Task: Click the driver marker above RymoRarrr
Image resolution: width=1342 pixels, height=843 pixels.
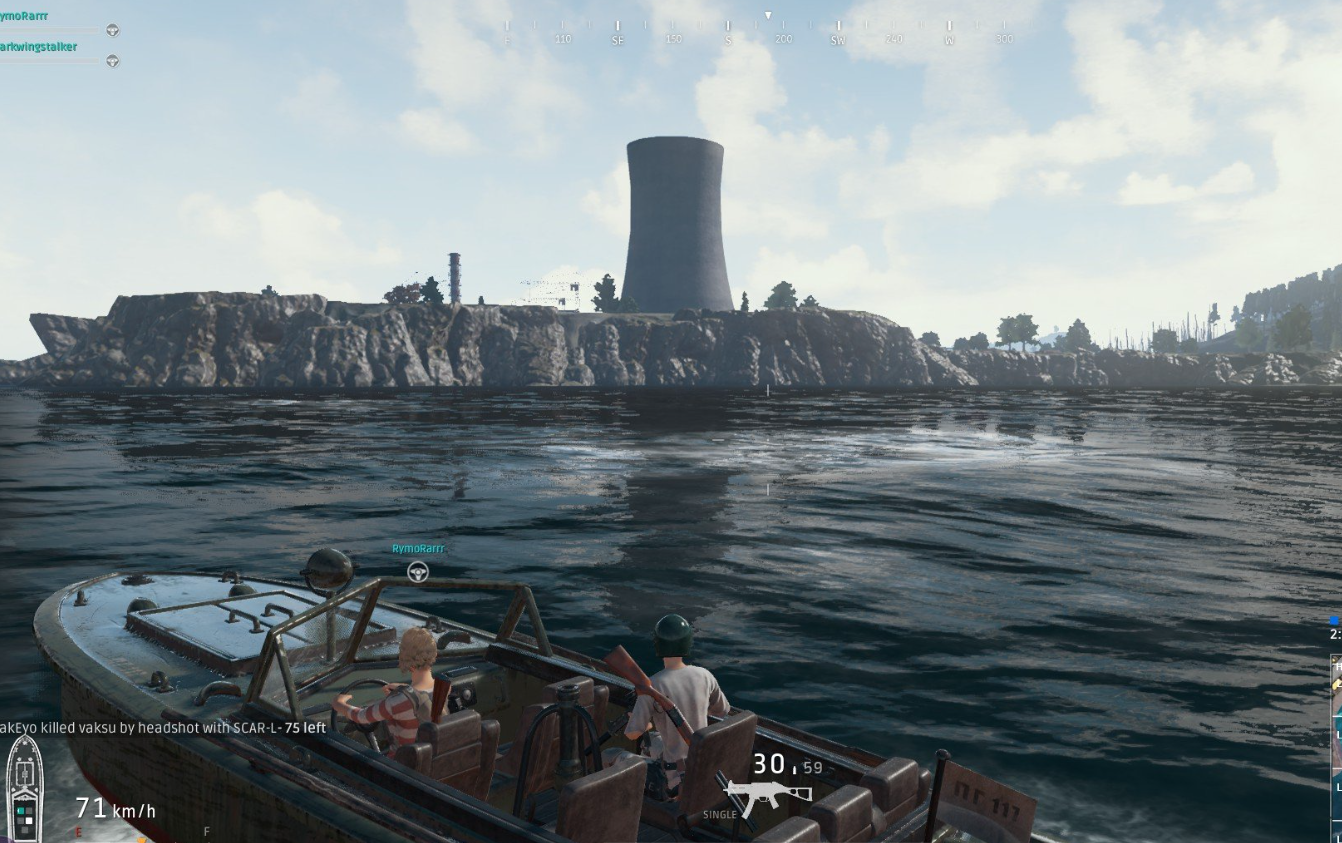Action: (x=418, y=571)
